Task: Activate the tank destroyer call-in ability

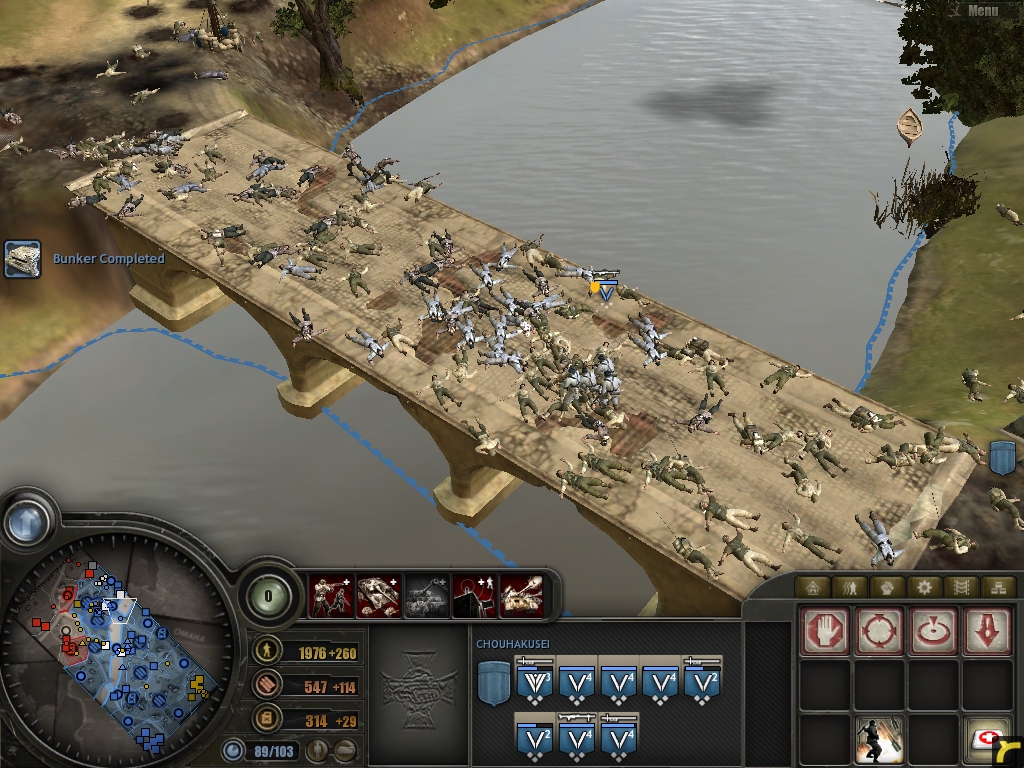Action: 379,596
